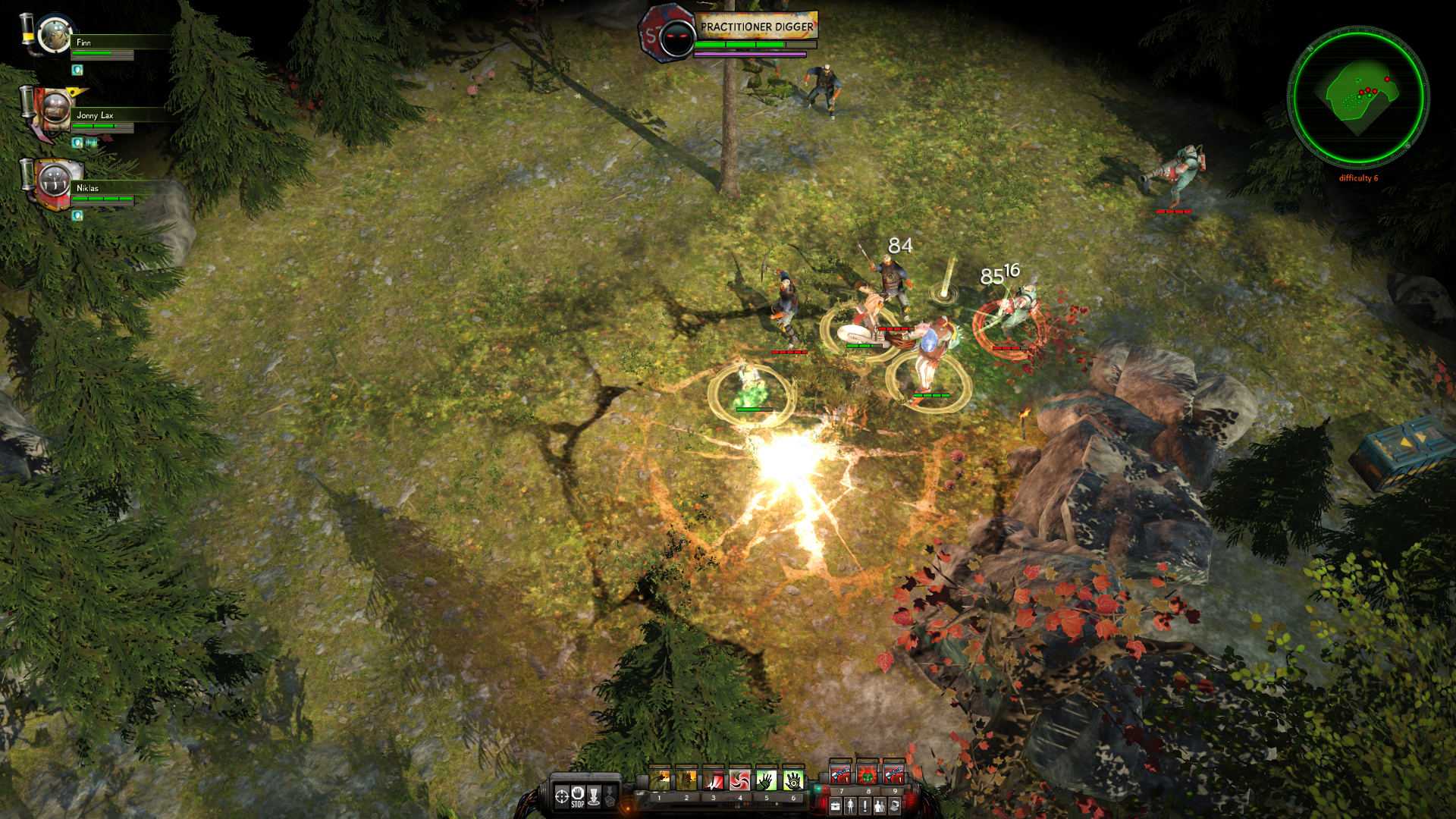Toggle the STOP command for the squad
The image size is (1456, 819).
pos(577,795)
